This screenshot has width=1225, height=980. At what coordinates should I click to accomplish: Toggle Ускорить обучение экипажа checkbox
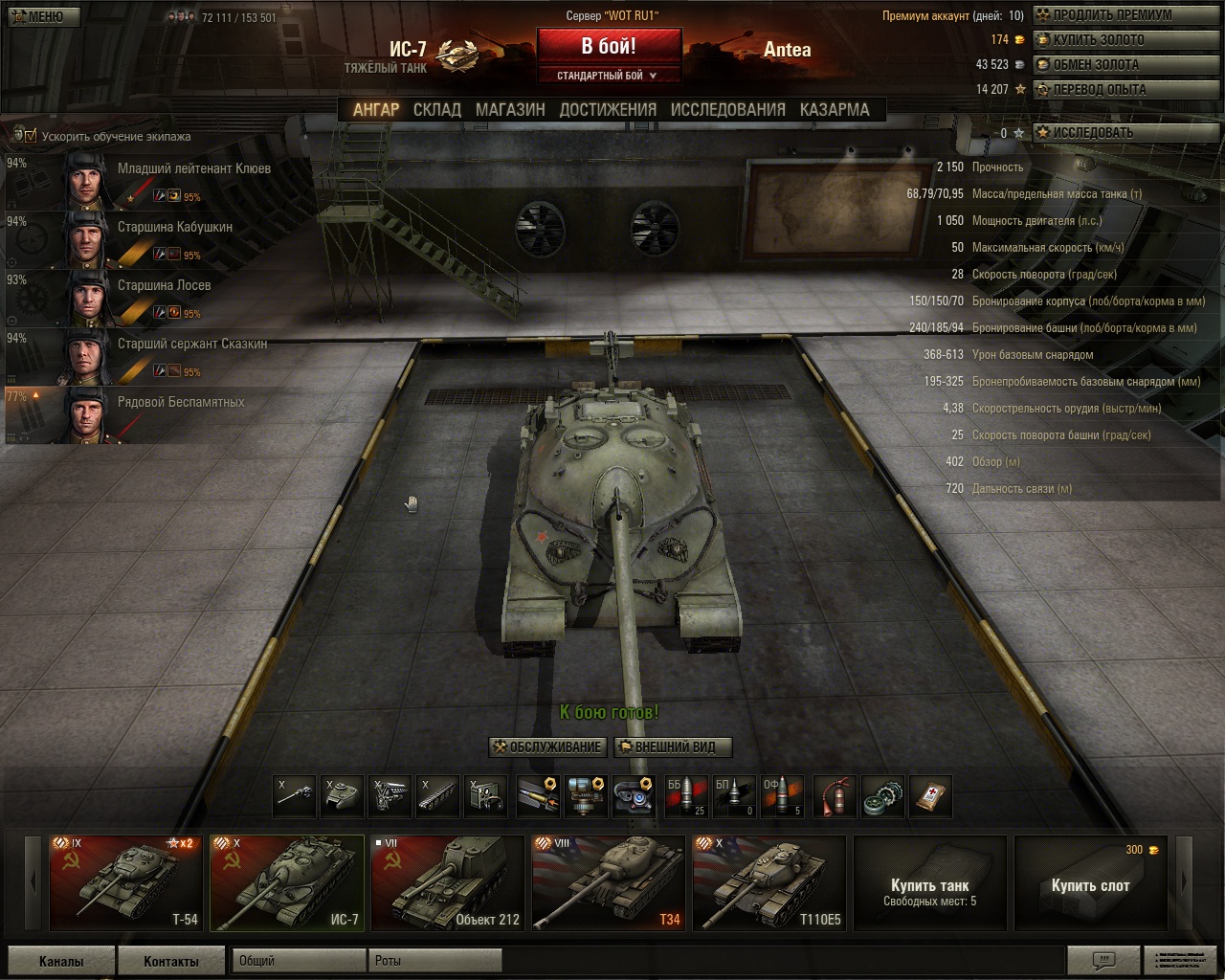pyautogui.click(x=31, y=136)
